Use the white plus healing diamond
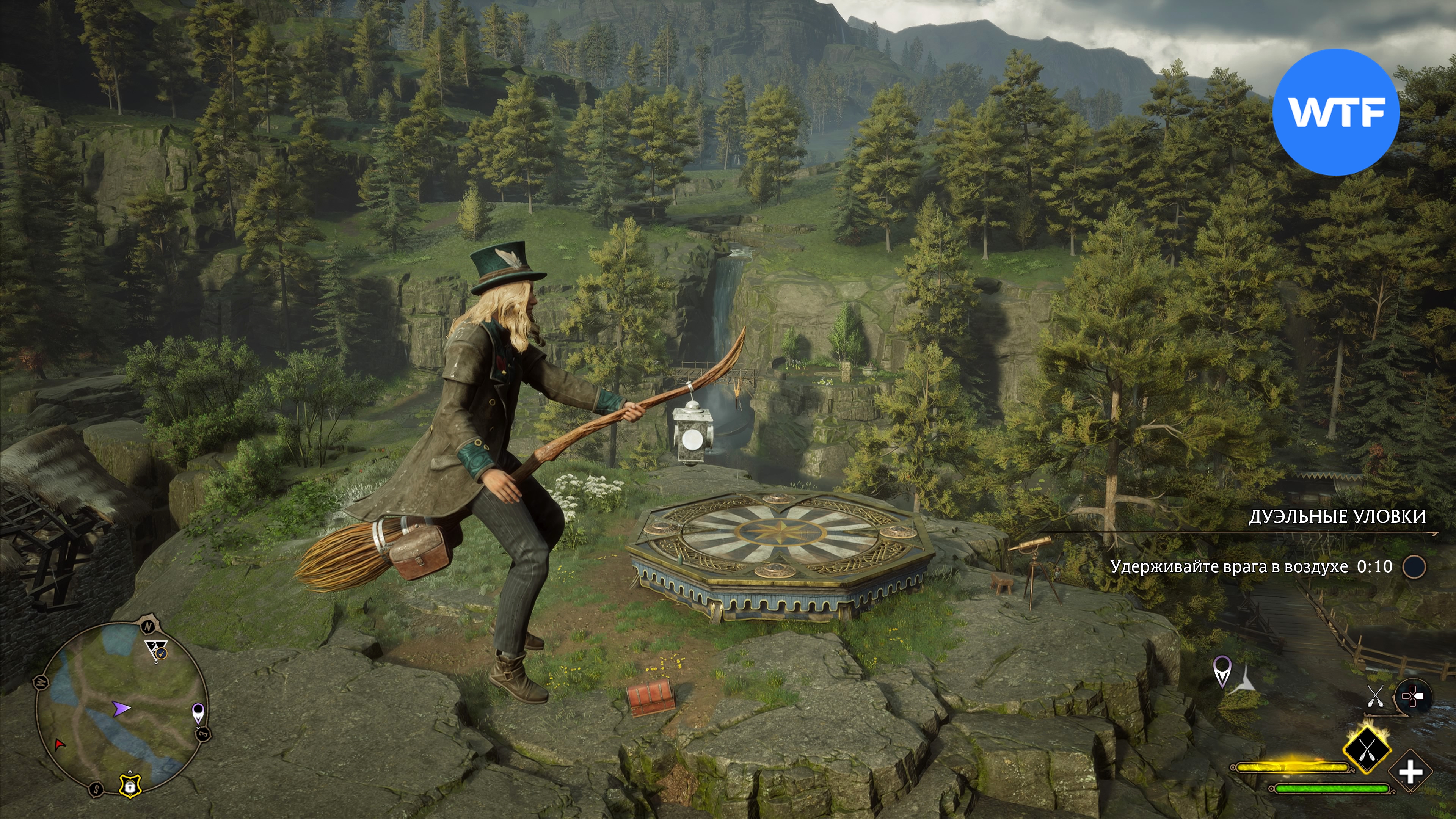 click(1410, 772)
